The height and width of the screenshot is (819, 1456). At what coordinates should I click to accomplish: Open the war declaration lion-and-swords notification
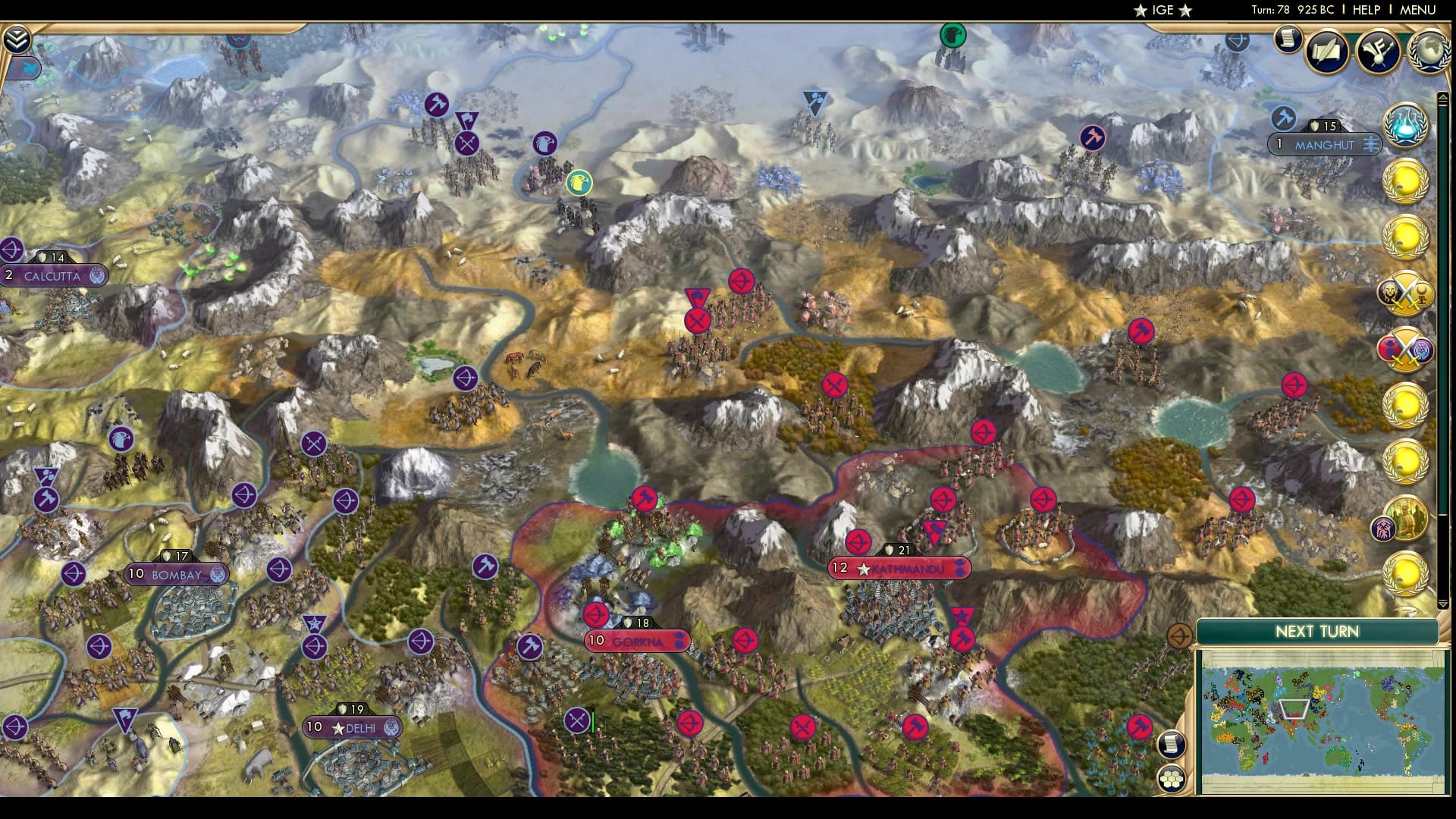(x=1409, y=294)
